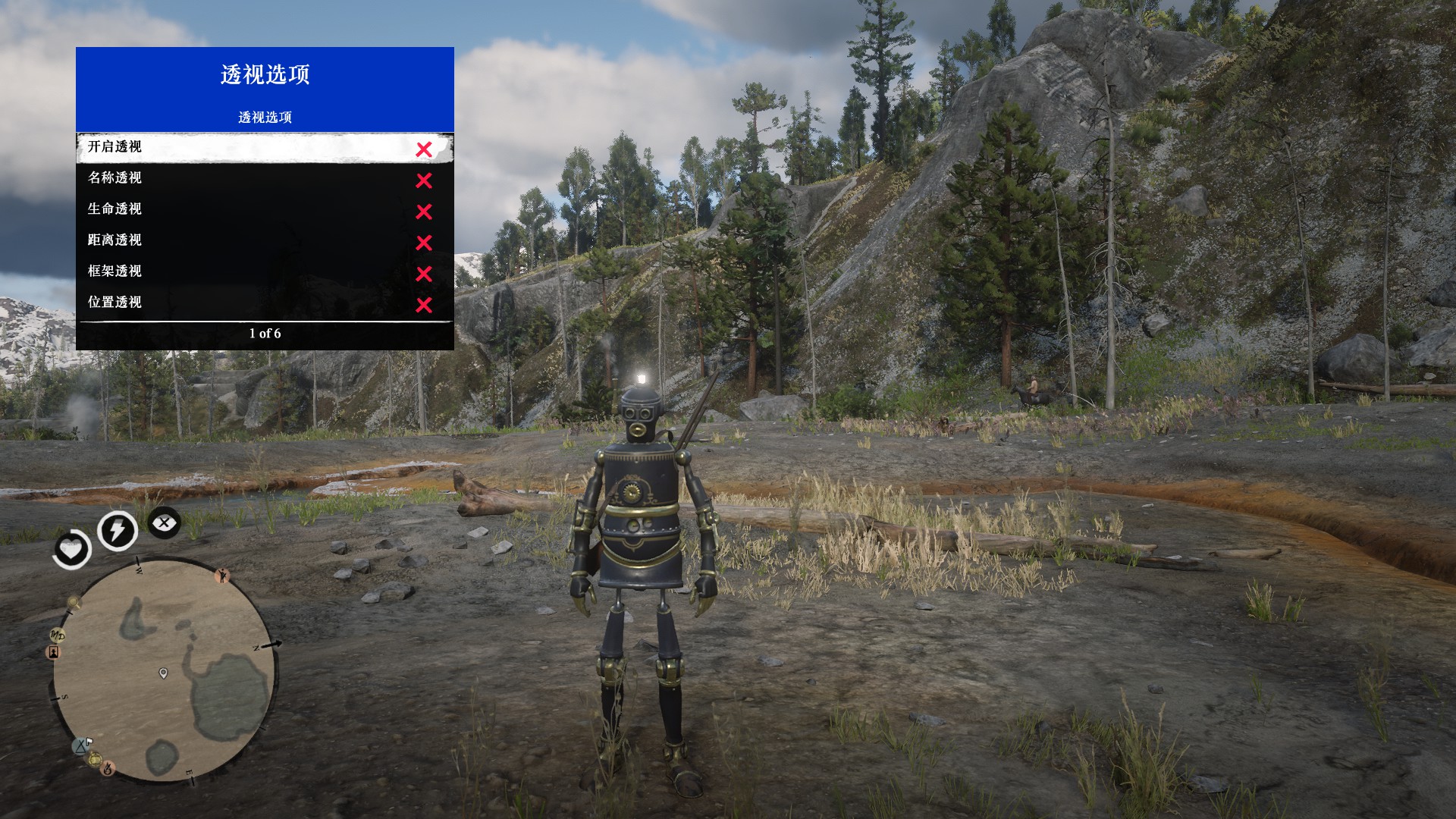The width and height of the screenshot is (1456, 819).
Task: Select the 距离透视 menu row
Action: [265, 241]
